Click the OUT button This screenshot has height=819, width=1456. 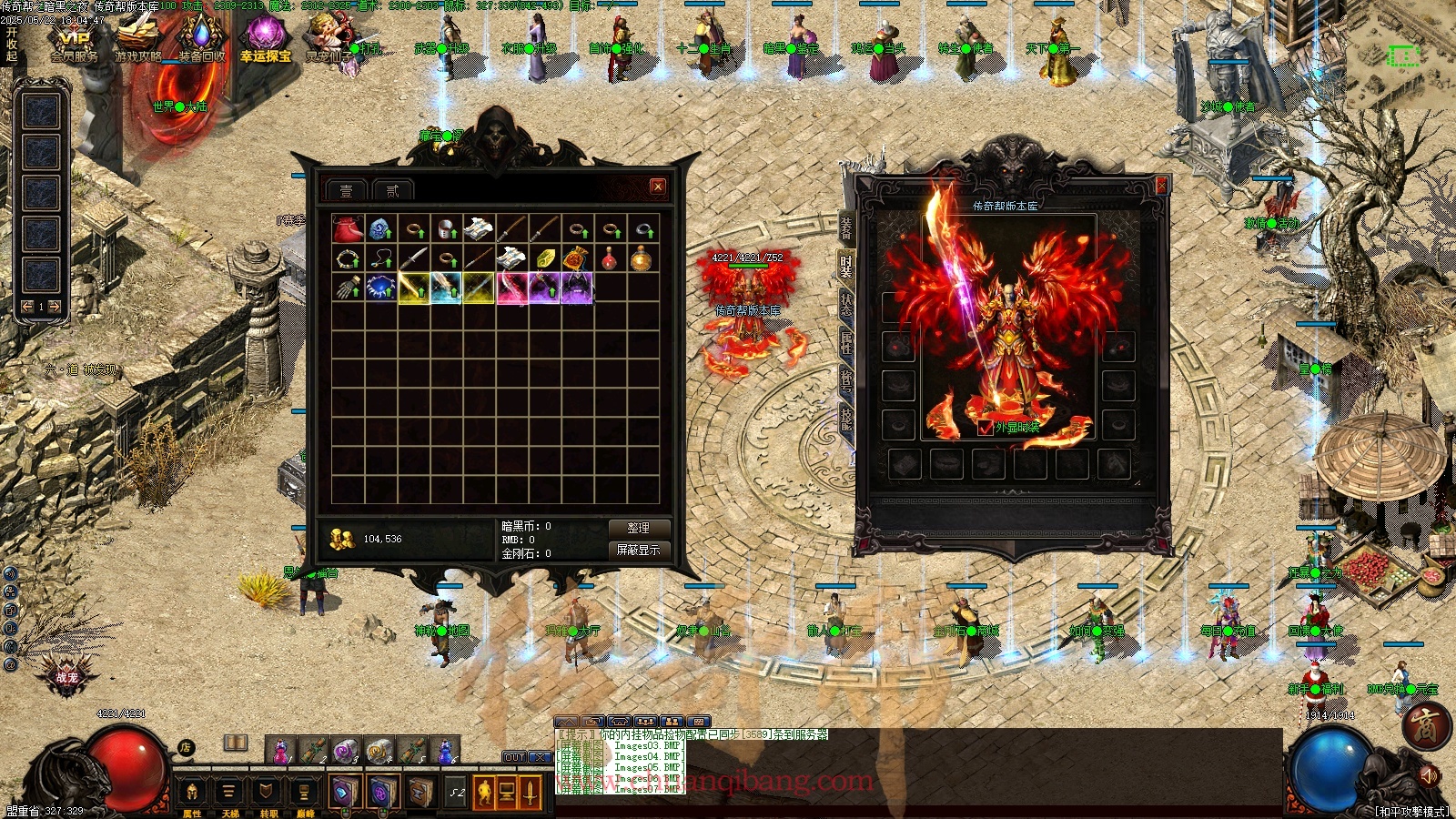tap(515, 757)
